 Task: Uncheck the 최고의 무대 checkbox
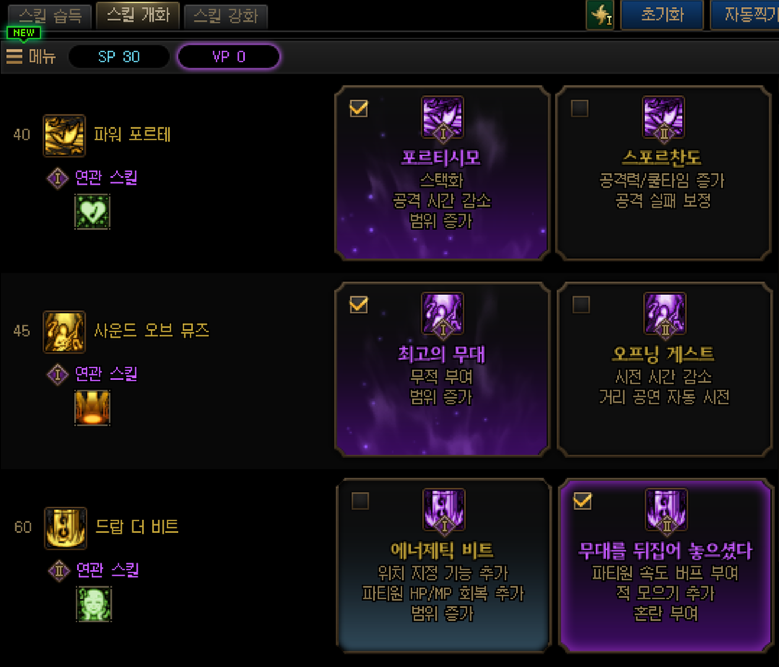[359, 305]
